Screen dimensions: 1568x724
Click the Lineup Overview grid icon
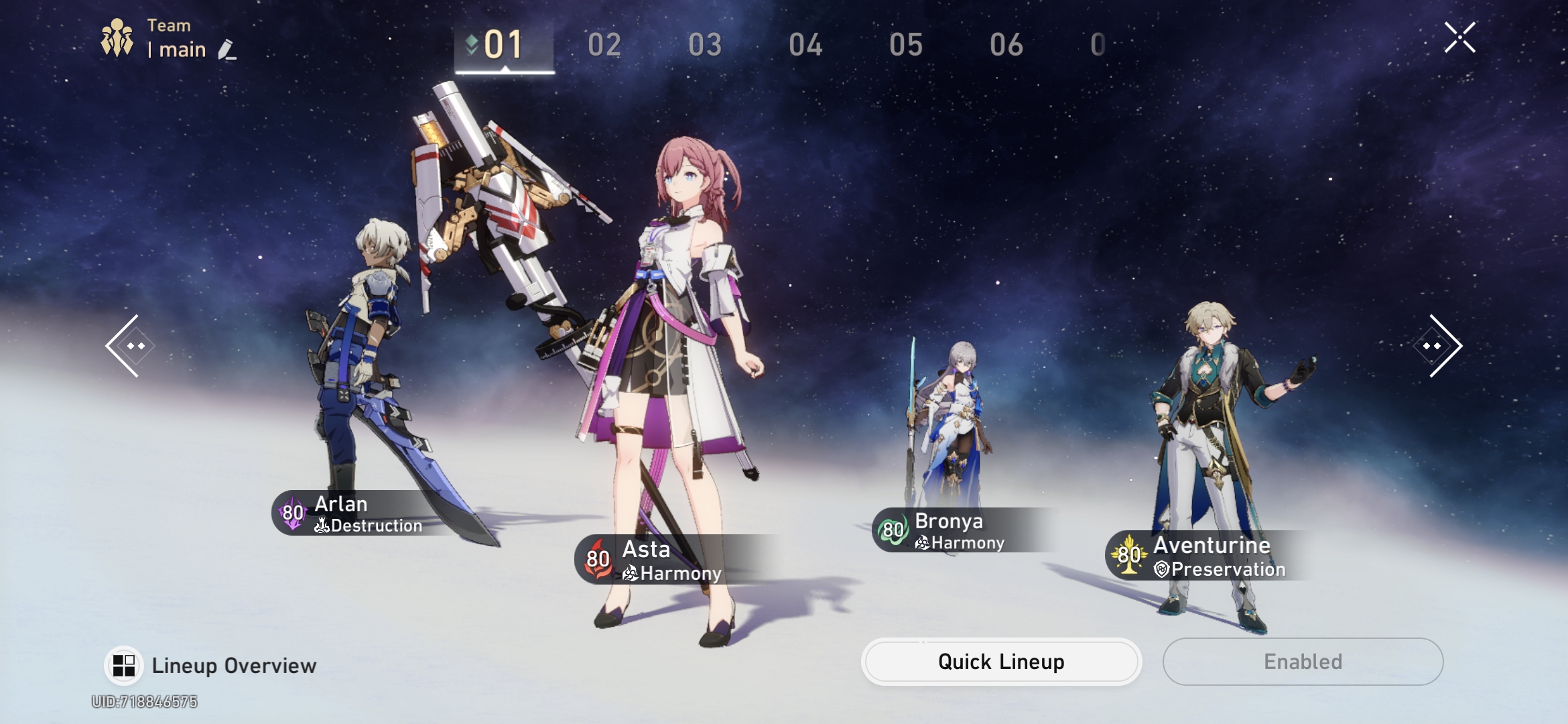tap(124, 665)
